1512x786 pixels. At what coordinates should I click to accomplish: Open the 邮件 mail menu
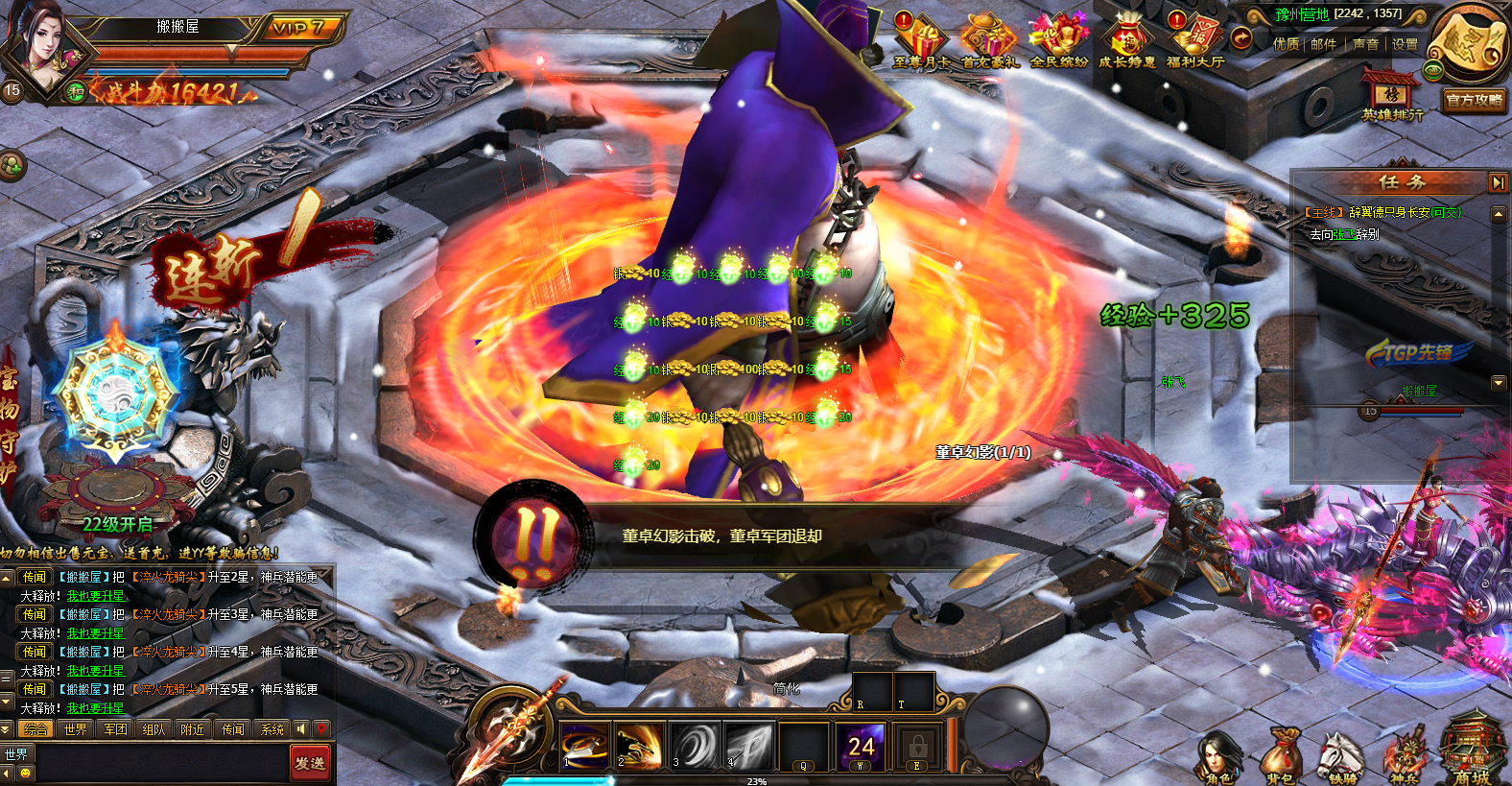click(x=1323, y=44)
